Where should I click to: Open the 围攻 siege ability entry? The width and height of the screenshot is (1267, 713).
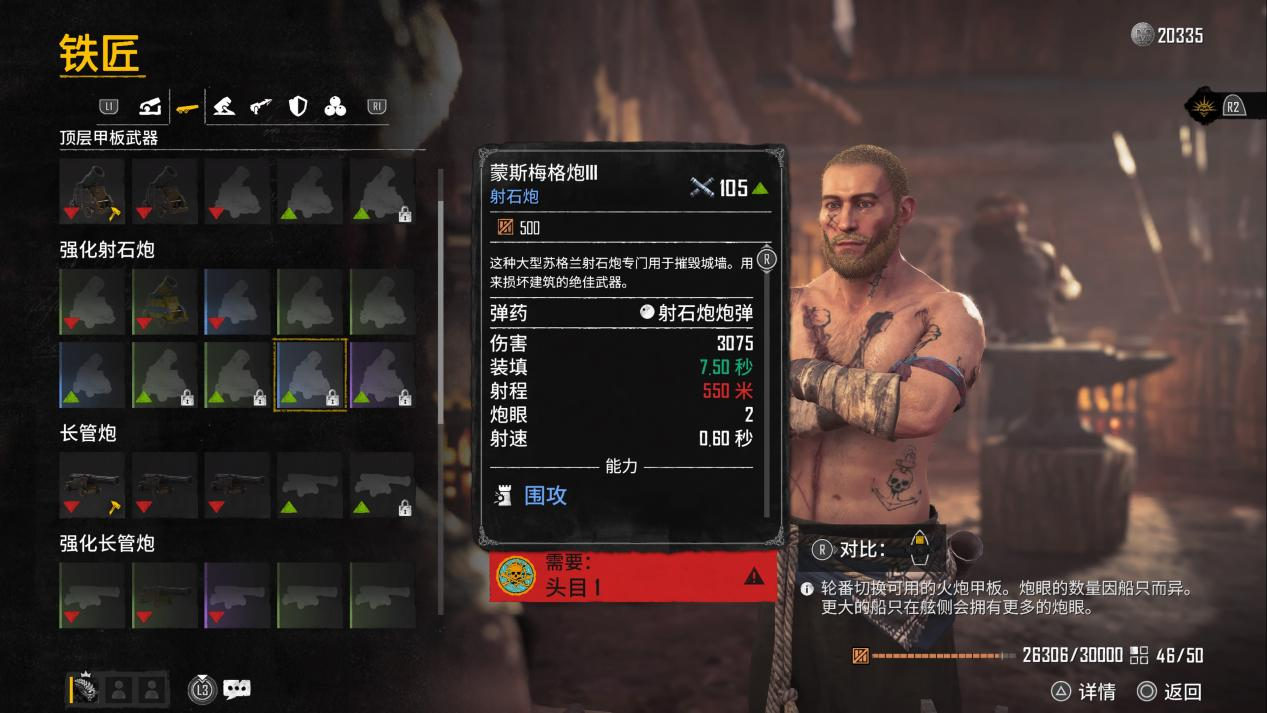(x=546, y=495)
